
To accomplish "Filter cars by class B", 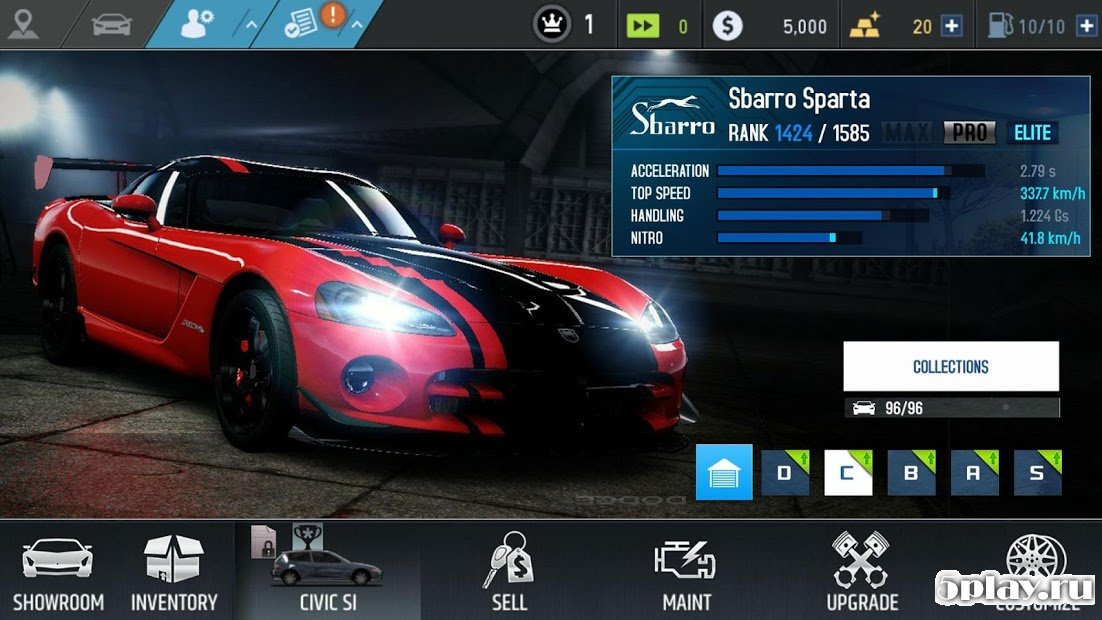I will click(x=911, y=473).
